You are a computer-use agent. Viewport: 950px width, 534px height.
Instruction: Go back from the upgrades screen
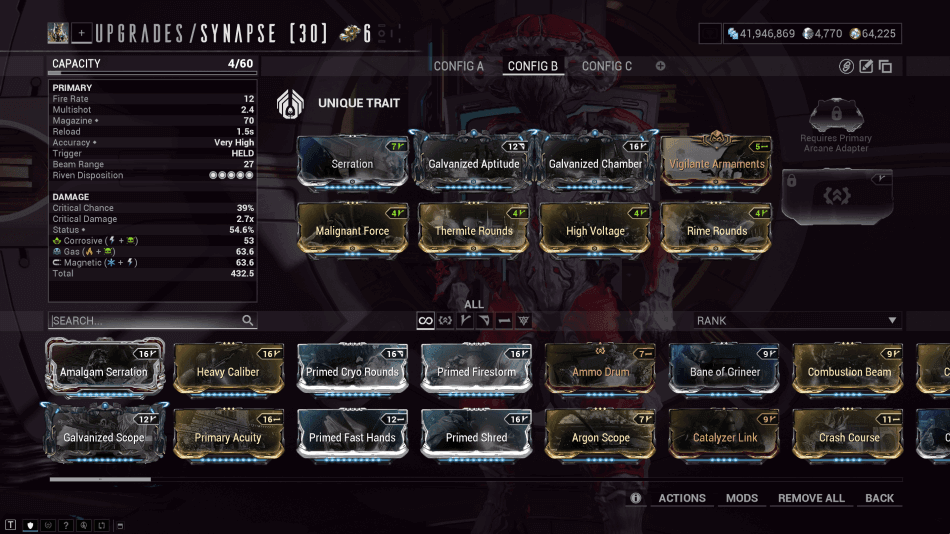[x=880, y=498]
